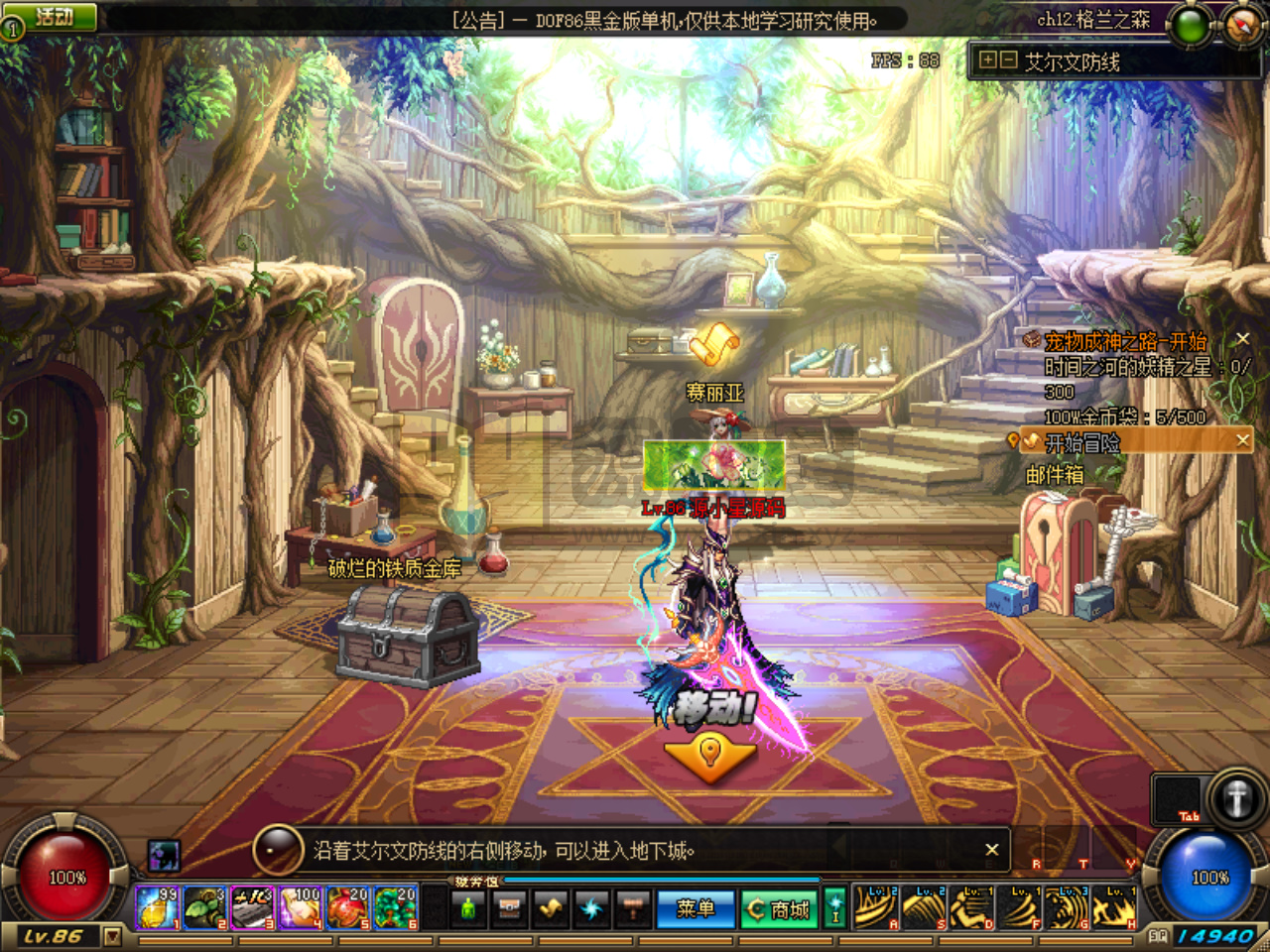
Task: Close the 宠物成神之路 quest tracker entry
Action: pyautogui.click(x=1242, y=339)
